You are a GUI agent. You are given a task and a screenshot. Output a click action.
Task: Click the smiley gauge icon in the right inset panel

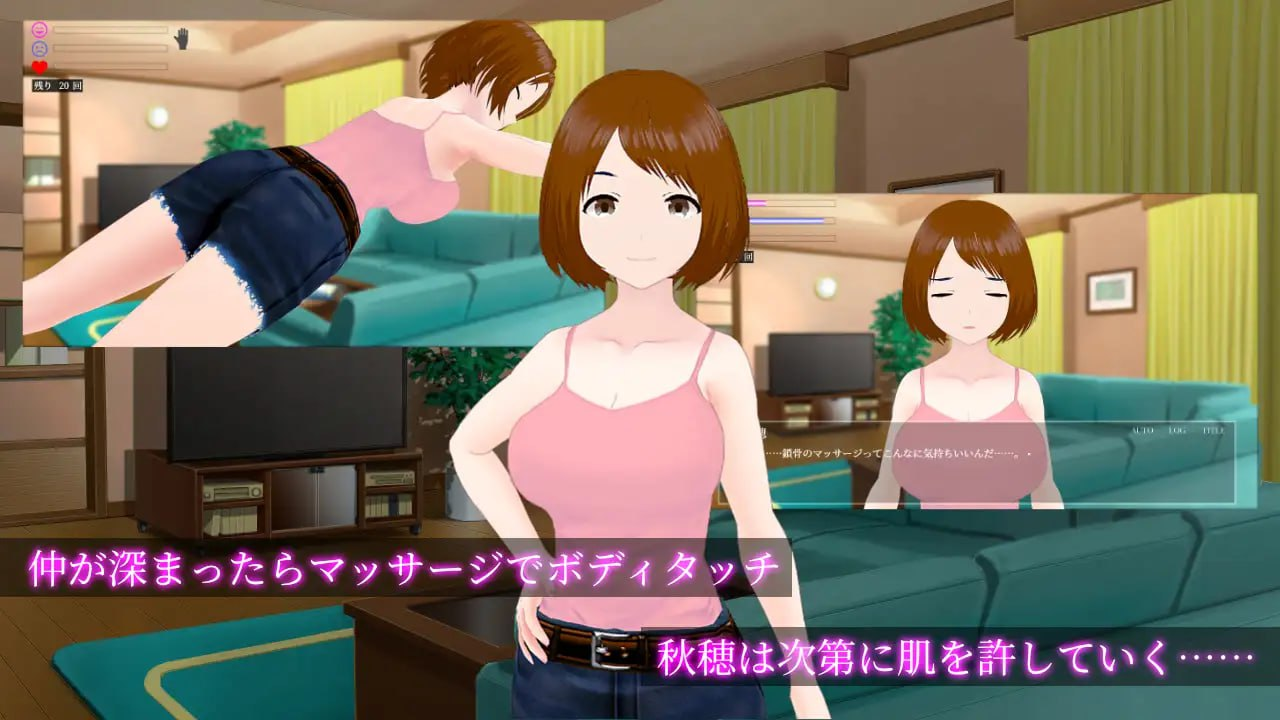(x=742, y=203)
